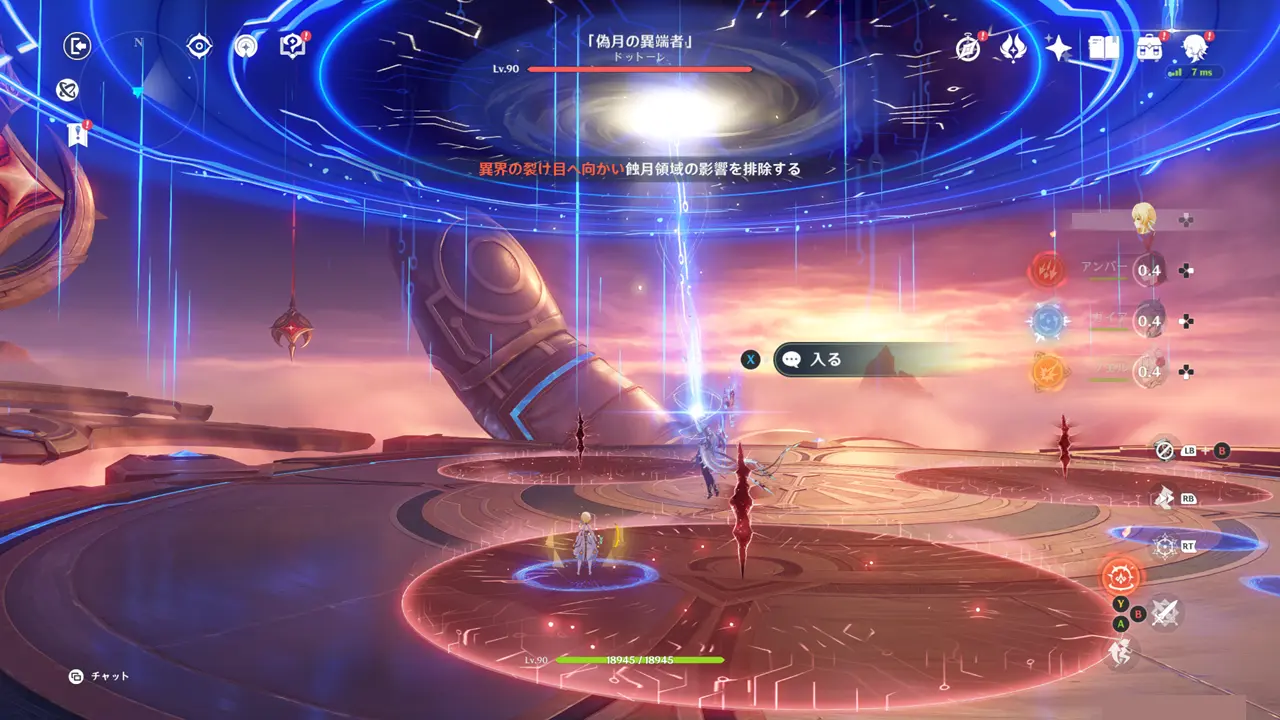Open the four-pointed star wish icon

1058,48
